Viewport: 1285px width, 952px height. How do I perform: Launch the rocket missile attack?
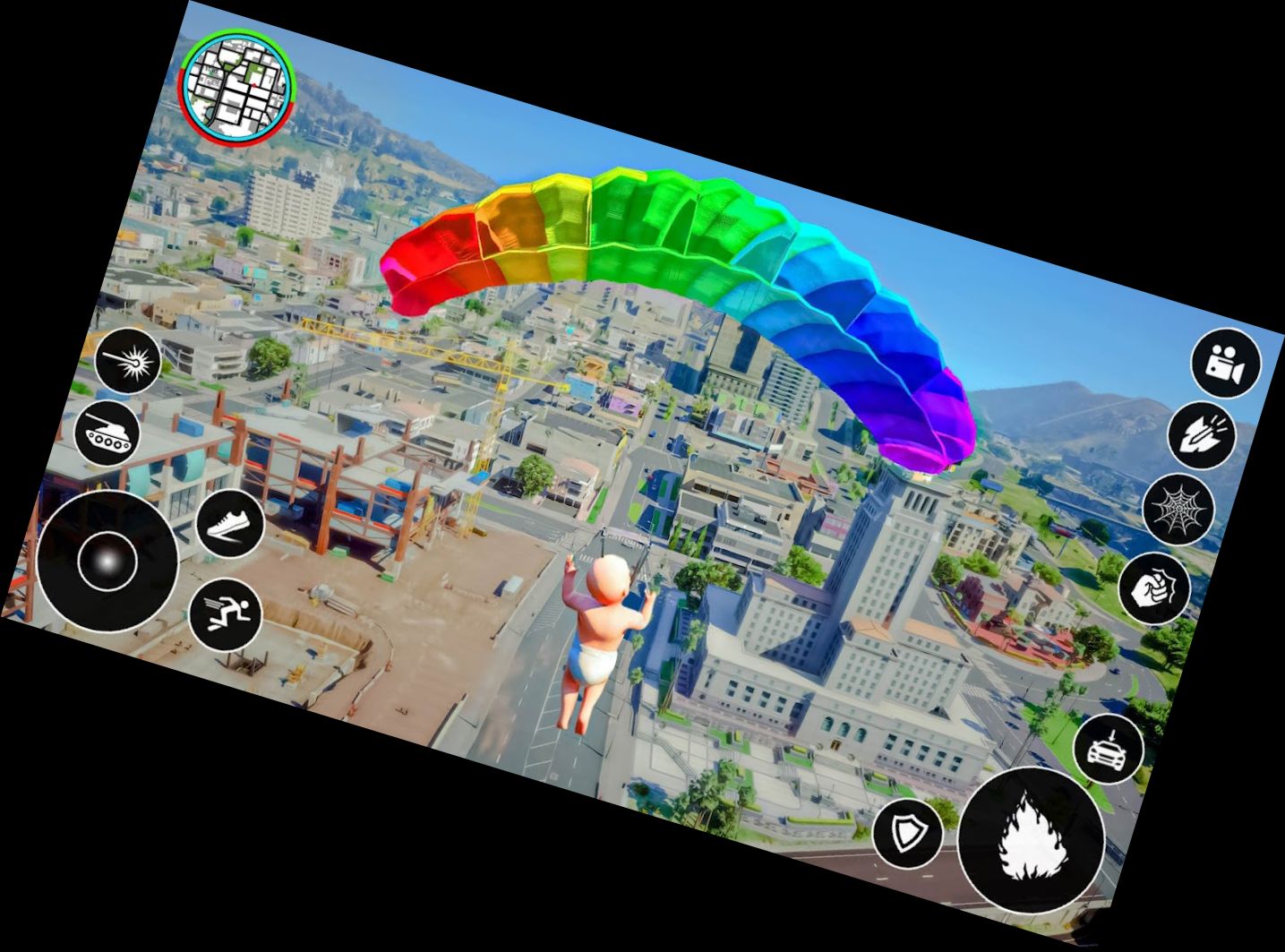point(1202,435)
